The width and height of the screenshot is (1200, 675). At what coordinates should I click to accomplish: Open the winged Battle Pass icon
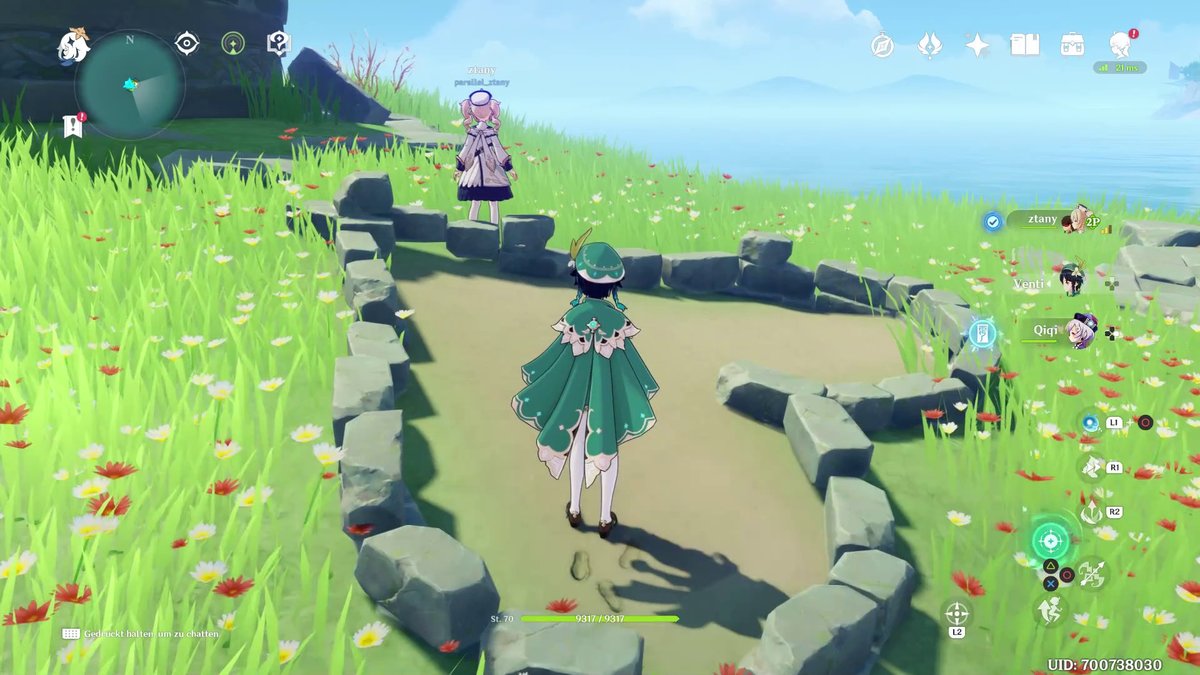coord(929,45)
